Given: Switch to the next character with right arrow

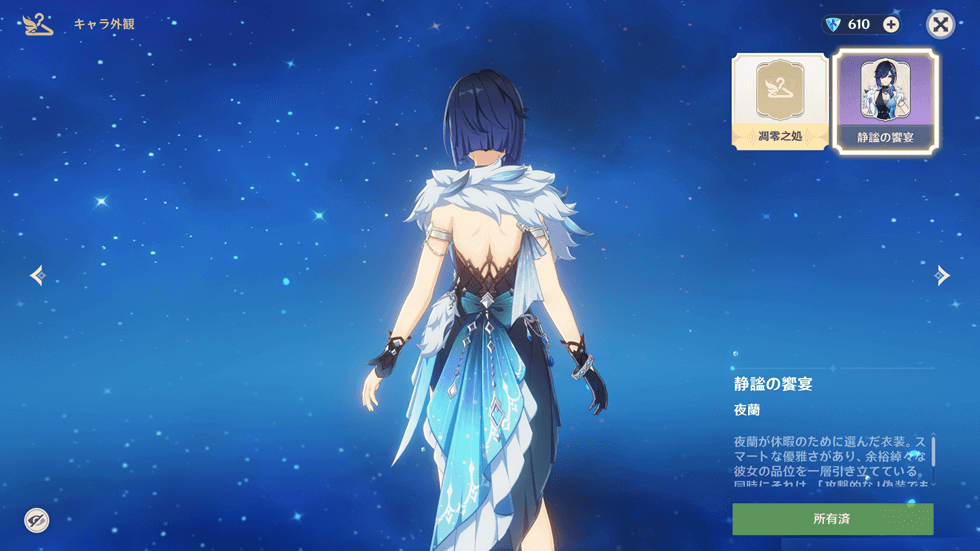Looking at the screenshot, I should (942, 275).
